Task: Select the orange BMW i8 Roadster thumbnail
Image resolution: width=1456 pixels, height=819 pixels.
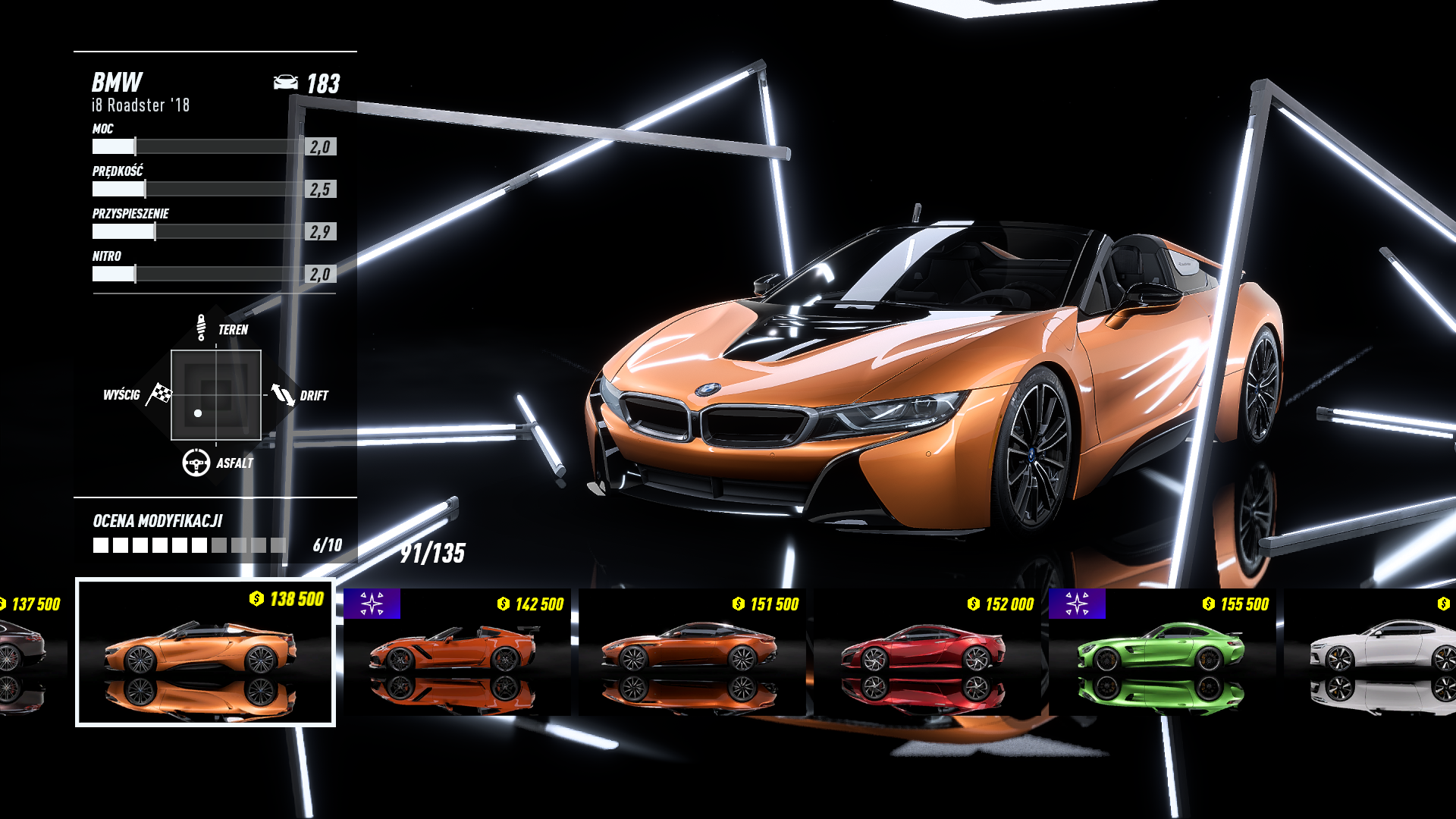Action: [205, 652]
